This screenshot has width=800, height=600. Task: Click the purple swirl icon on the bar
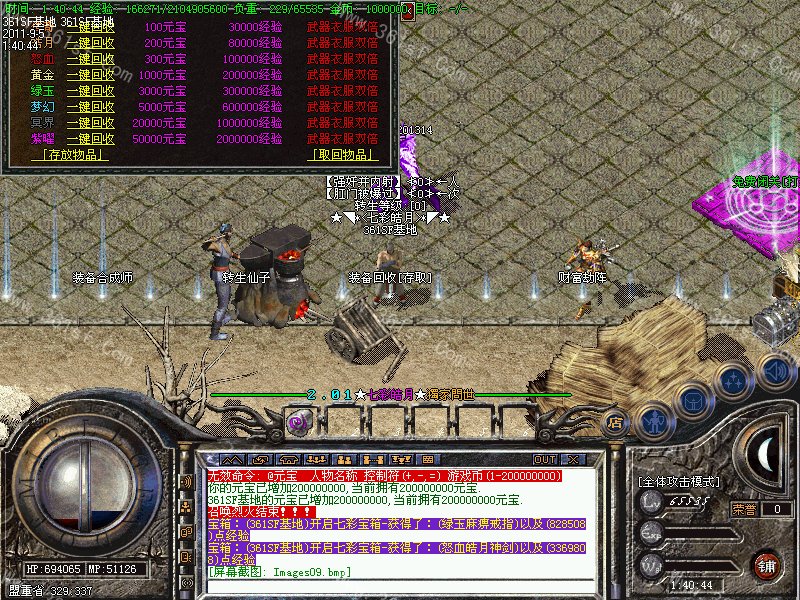[296, 422]
